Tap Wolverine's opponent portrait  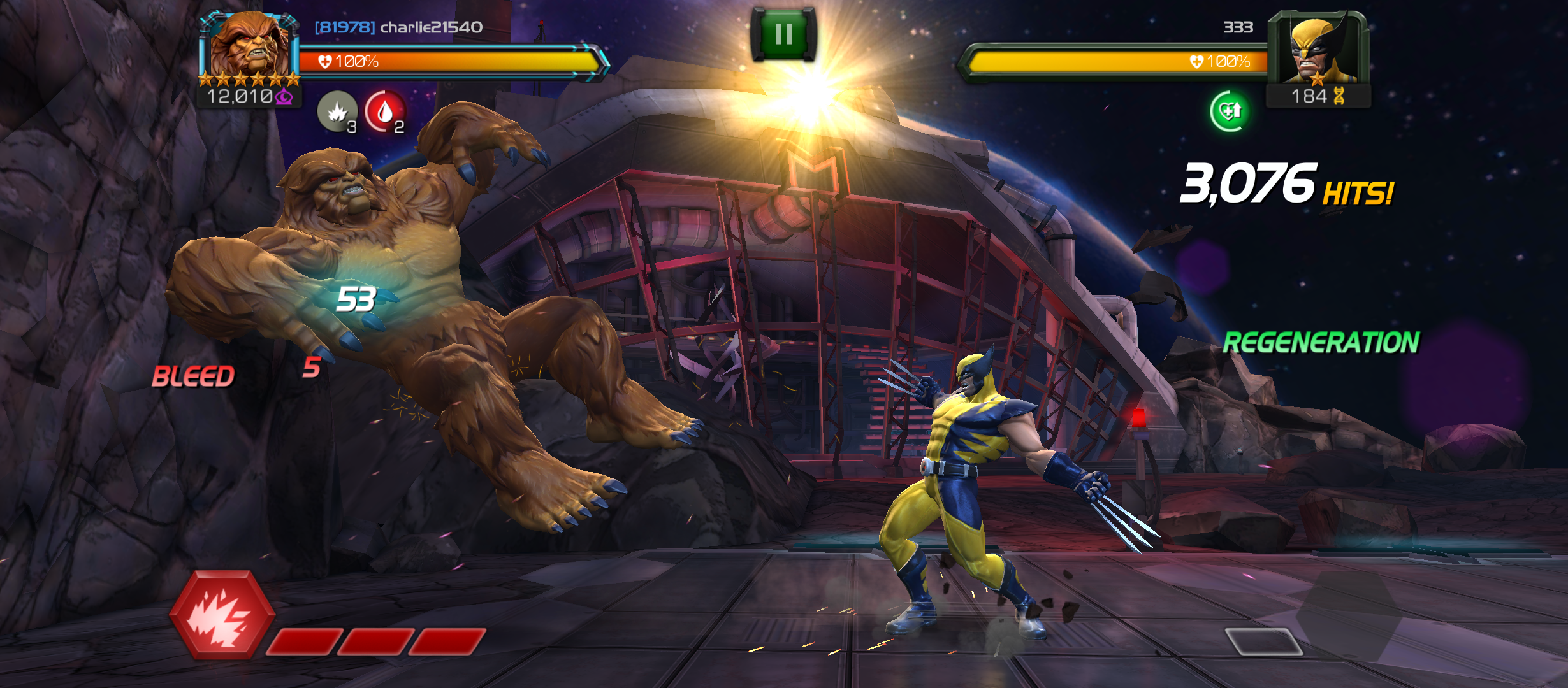[1317, 50]
